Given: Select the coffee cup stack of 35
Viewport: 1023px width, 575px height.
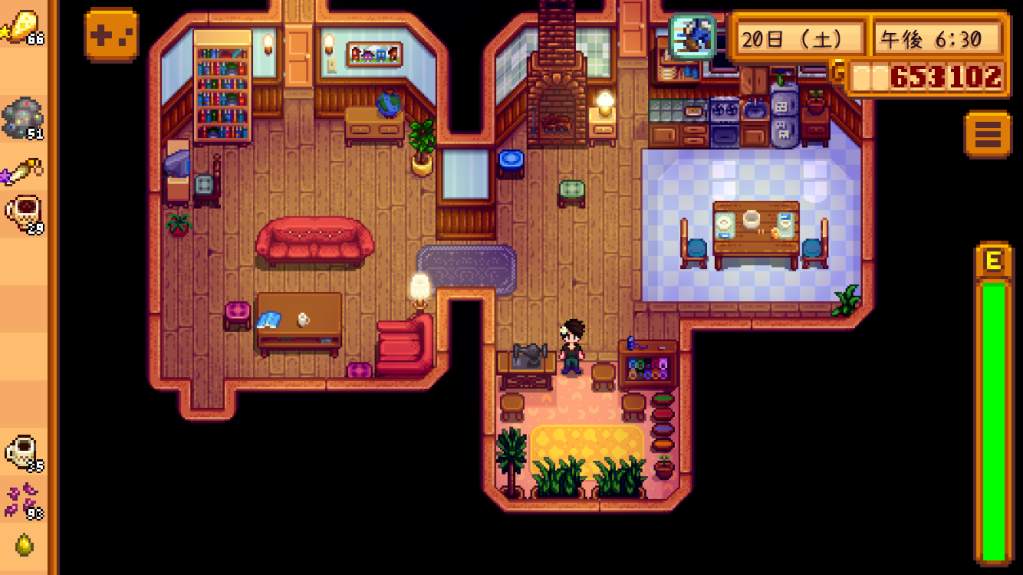Looking at the screenshot, I should tap(24, 453).
